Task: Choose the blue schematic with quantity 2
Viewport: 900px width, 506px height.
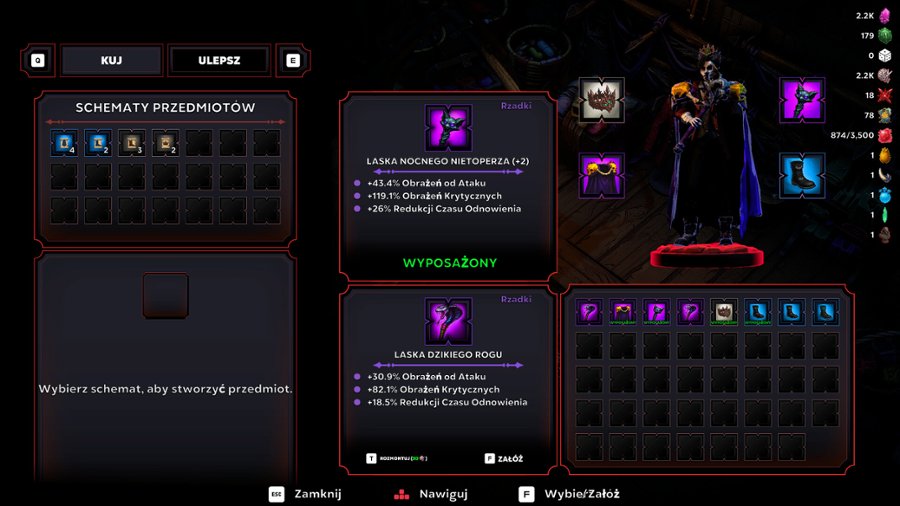Action: (98, 144)
